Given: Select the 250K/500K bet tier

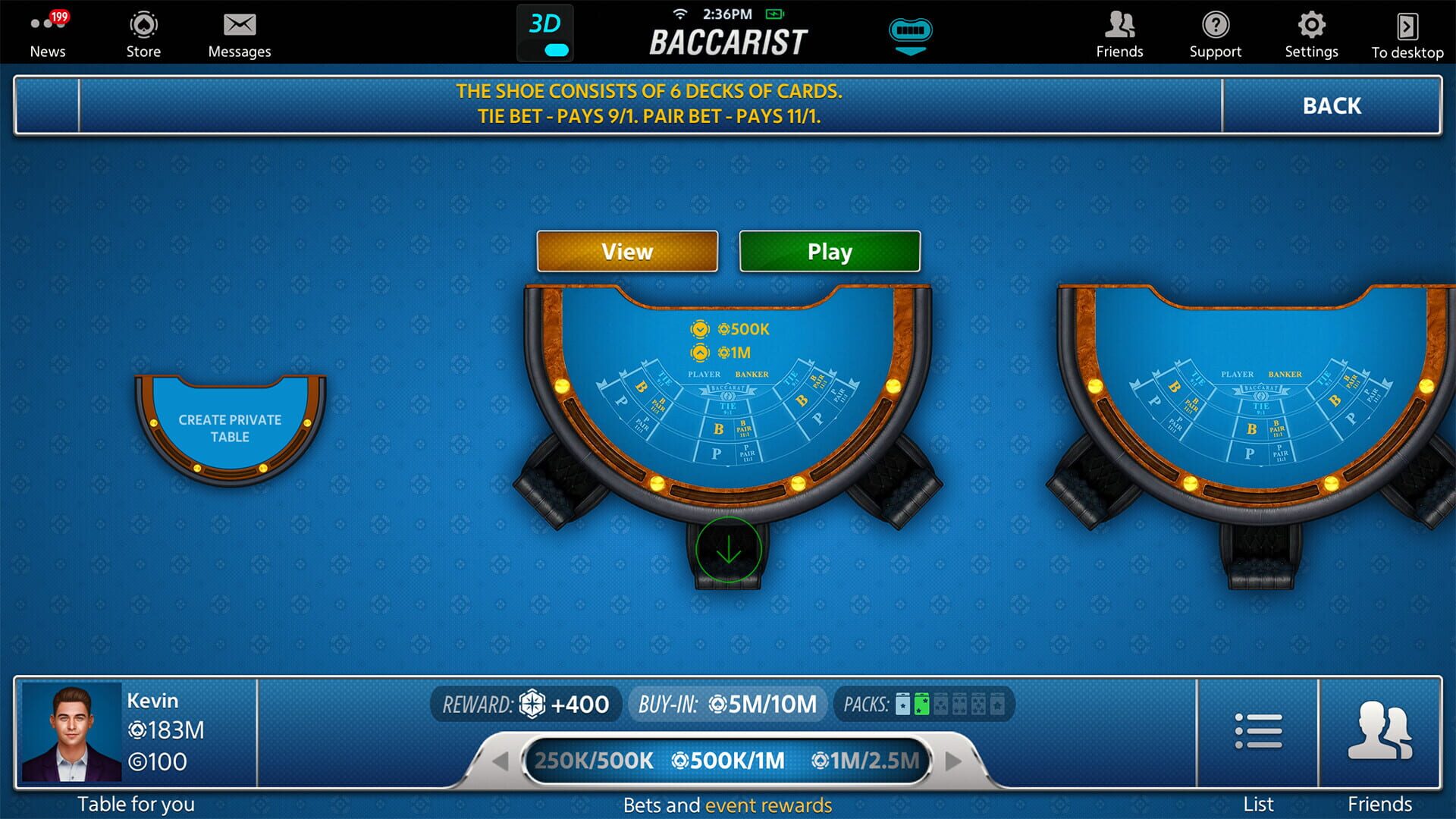Looking at the screenshot, I should click(595, 761).
